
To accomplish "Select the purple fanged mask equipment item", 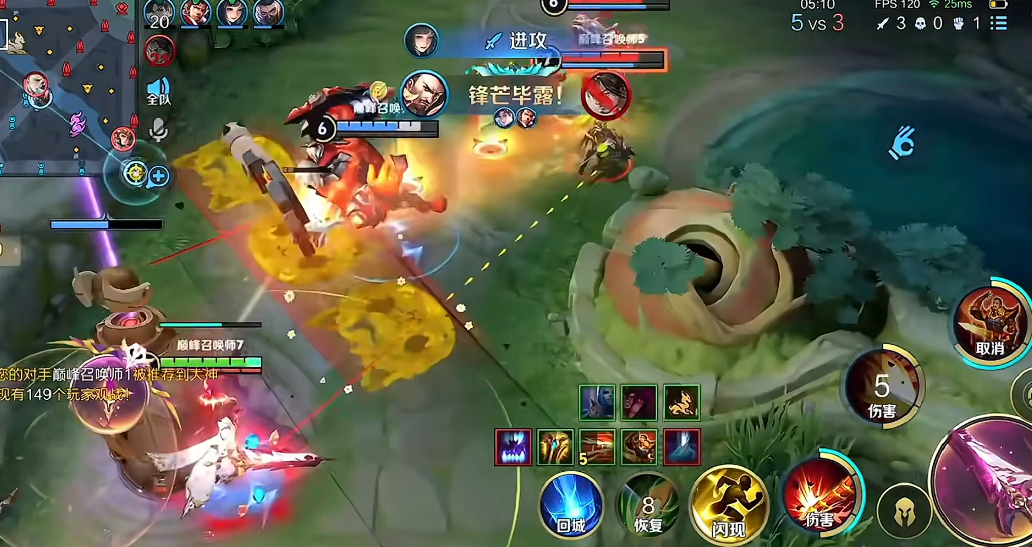I will pos(513,446).
